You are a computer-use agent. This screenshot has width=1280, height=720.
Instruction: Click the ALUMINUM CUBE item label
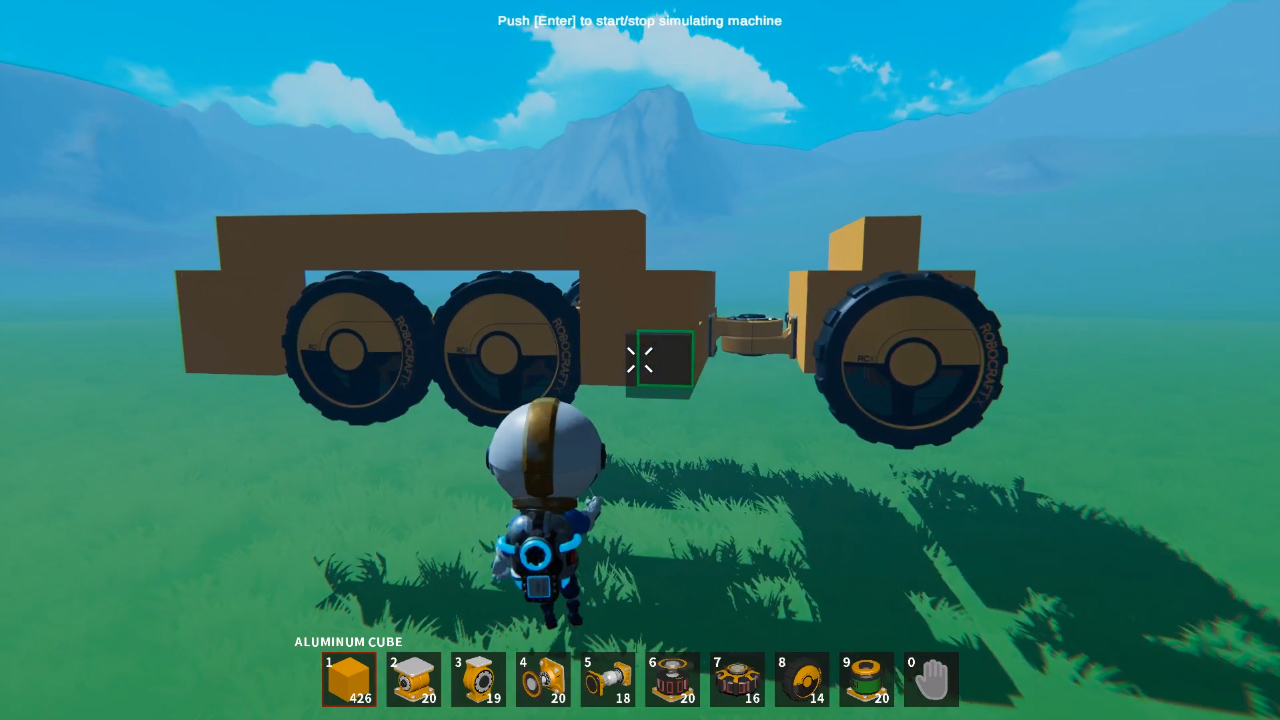tap(347, 642)
